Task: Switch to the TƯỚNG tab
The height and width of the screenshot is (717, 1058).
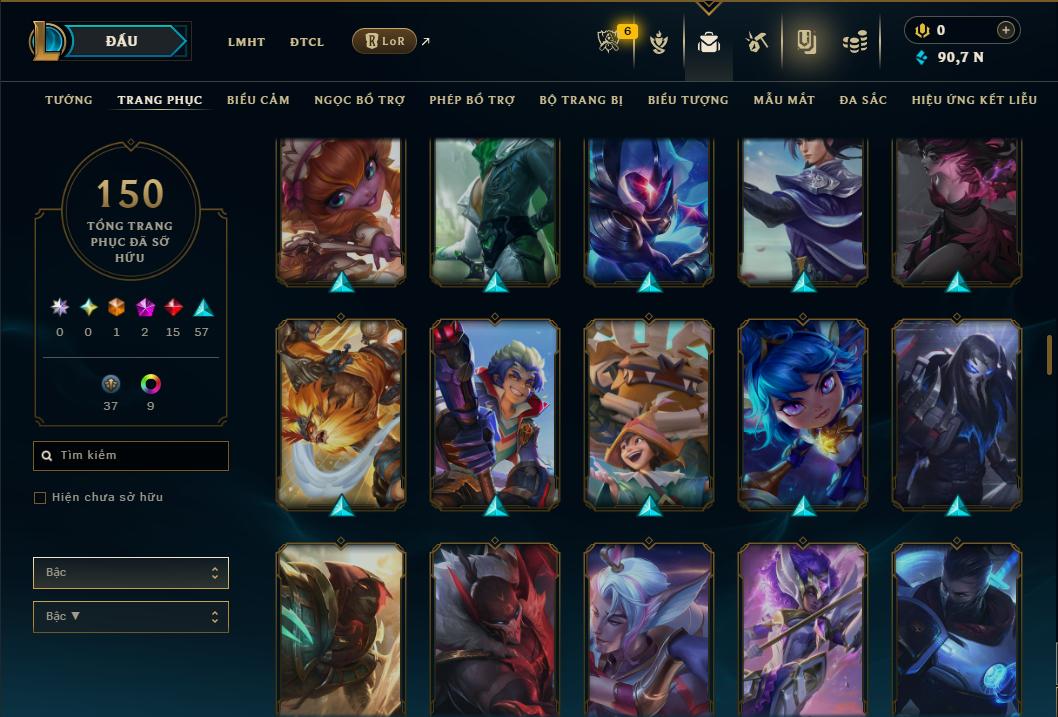Action: [x=69, y=100]
